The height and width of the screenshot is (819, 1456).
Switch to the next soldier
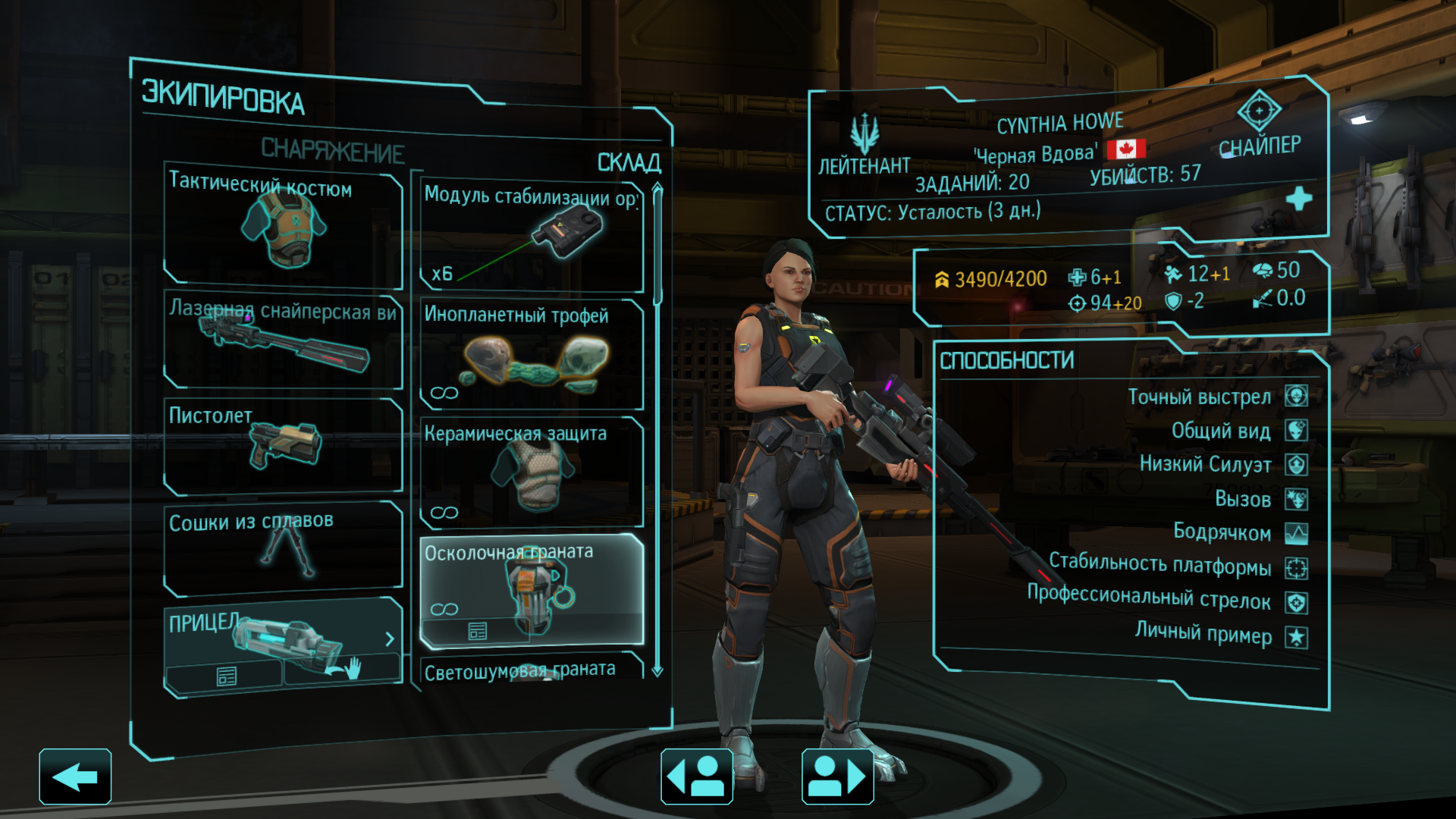tap(837, 777)
